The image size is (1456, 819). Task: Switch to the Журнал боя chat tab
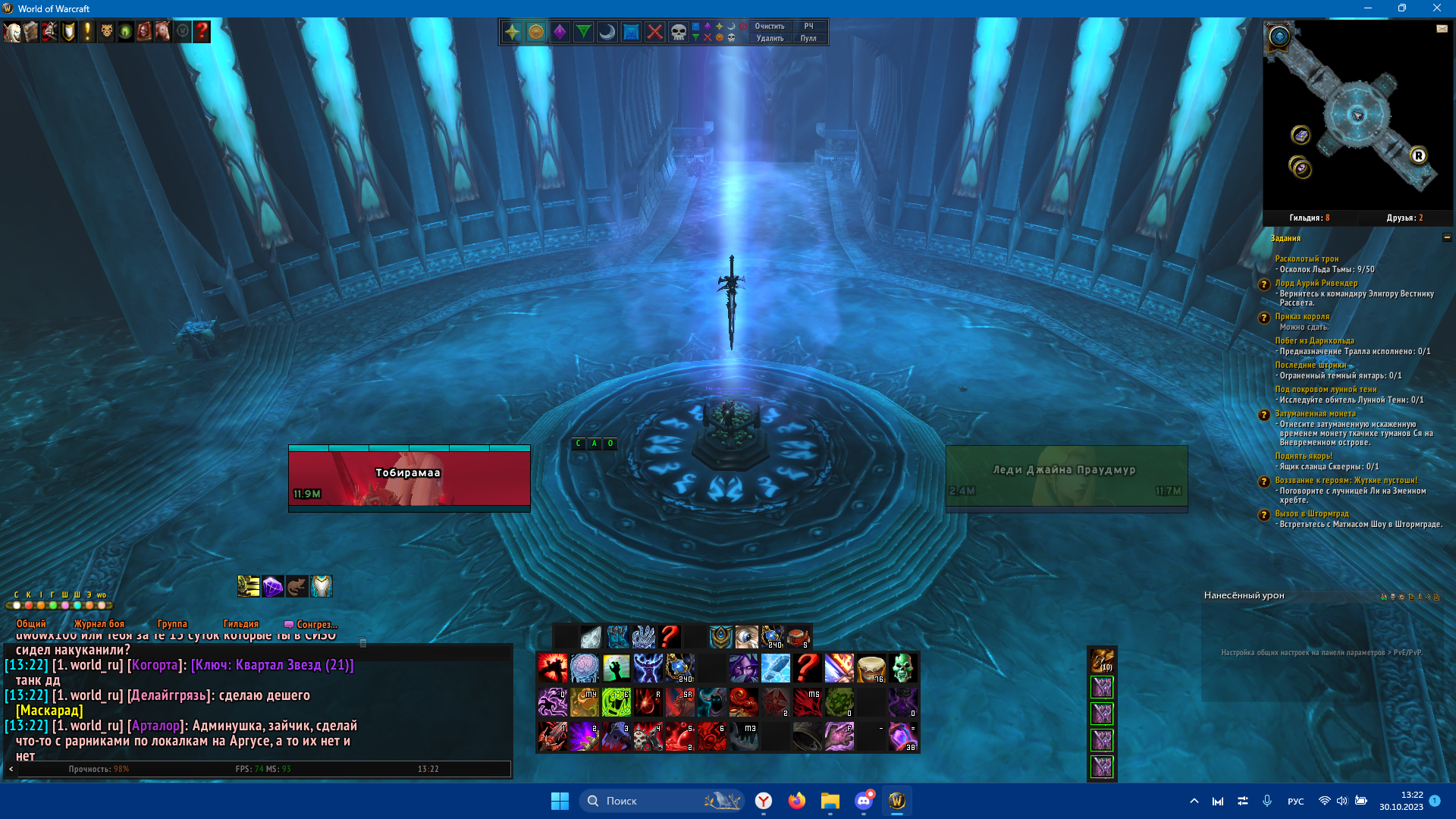point(99,624)
